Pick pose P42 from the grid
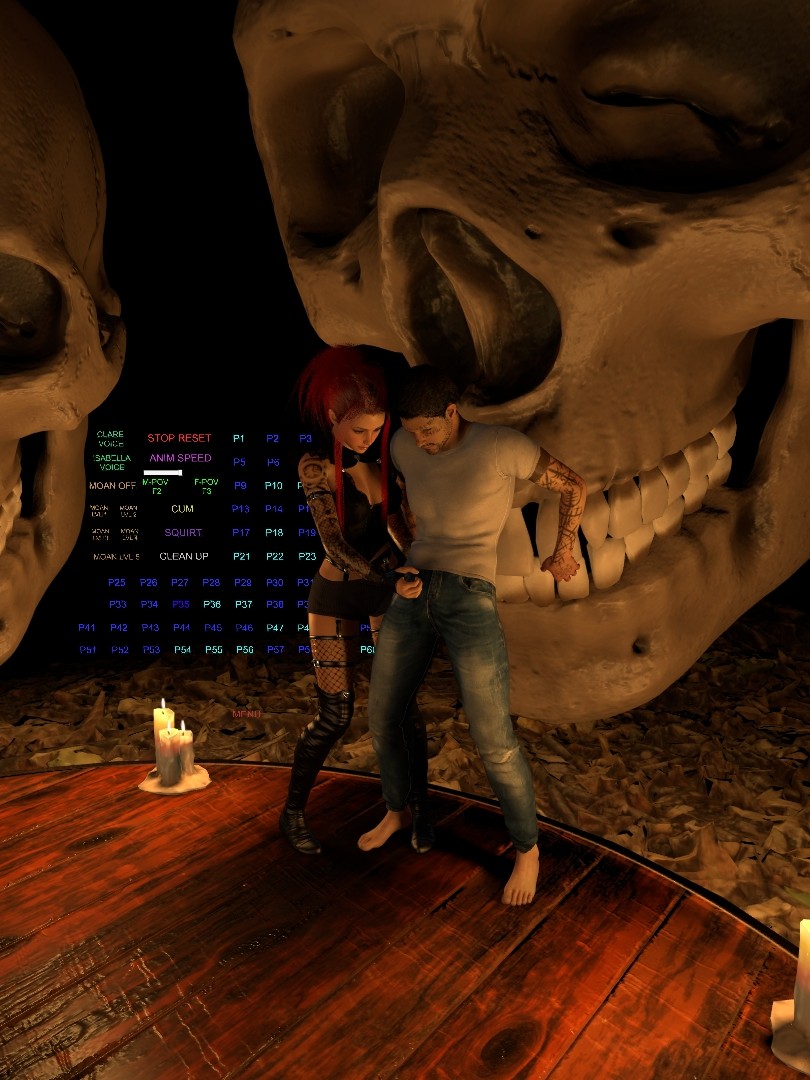Image resolution: width=810 pixels, height=1080 pixels. (x=119, y=628)
